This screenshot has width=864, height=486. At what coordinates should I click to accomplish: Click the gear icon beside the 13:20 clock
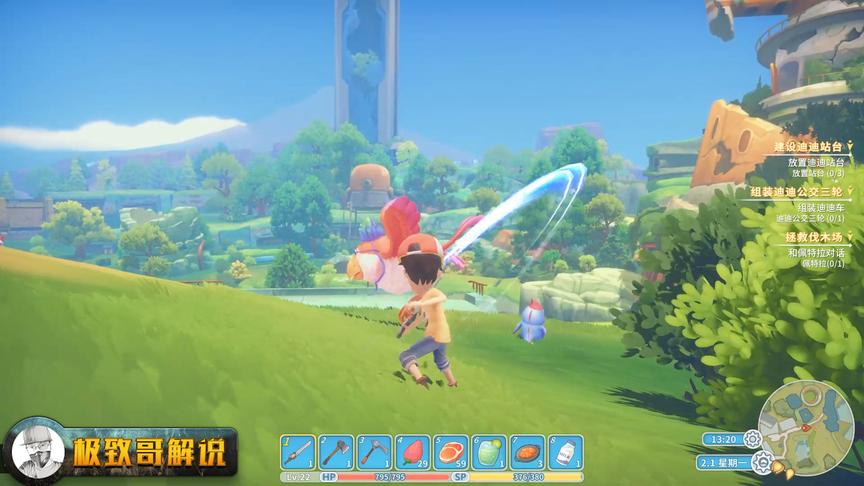point(752,438)
